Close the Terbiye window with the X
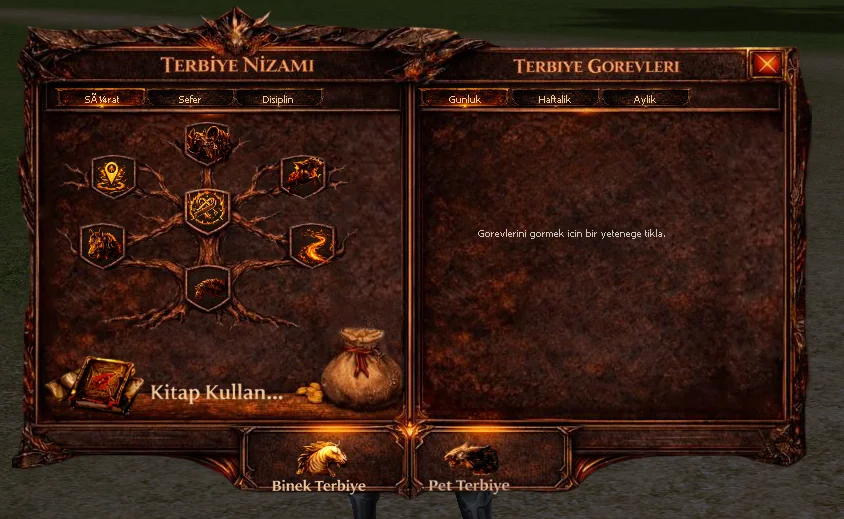Image resolution: width=844 pixels, height=519 pixels. coord(767,65)
